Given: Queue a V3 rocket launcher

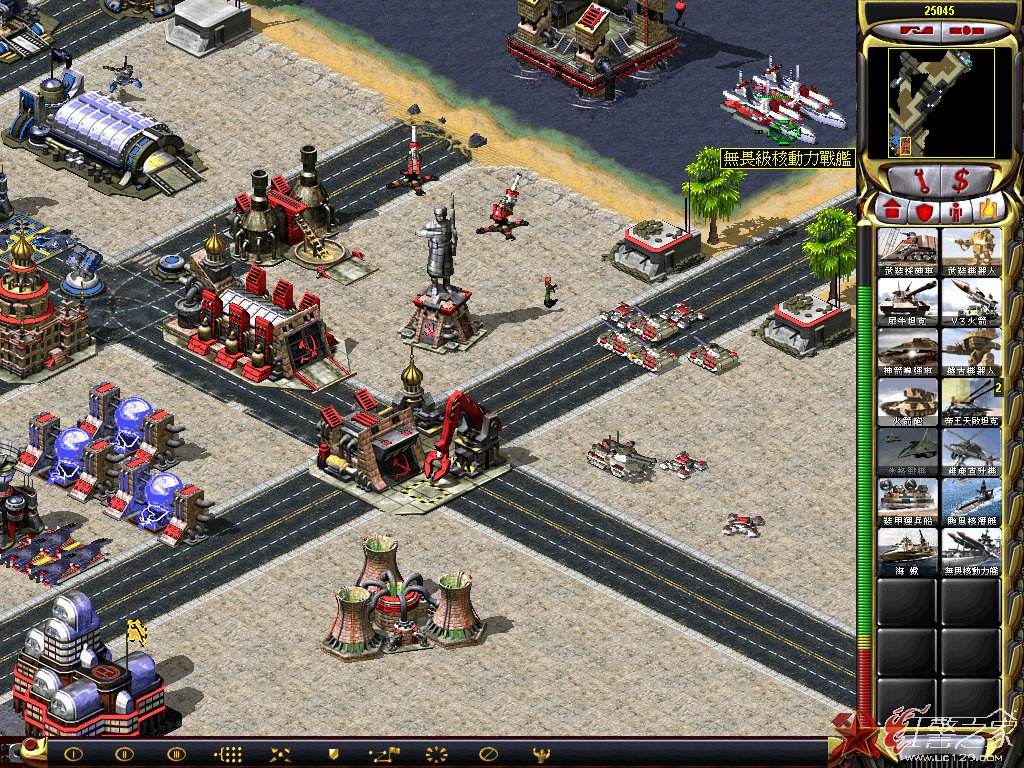Looking at the screenshot, I should [x=971, y=301].
